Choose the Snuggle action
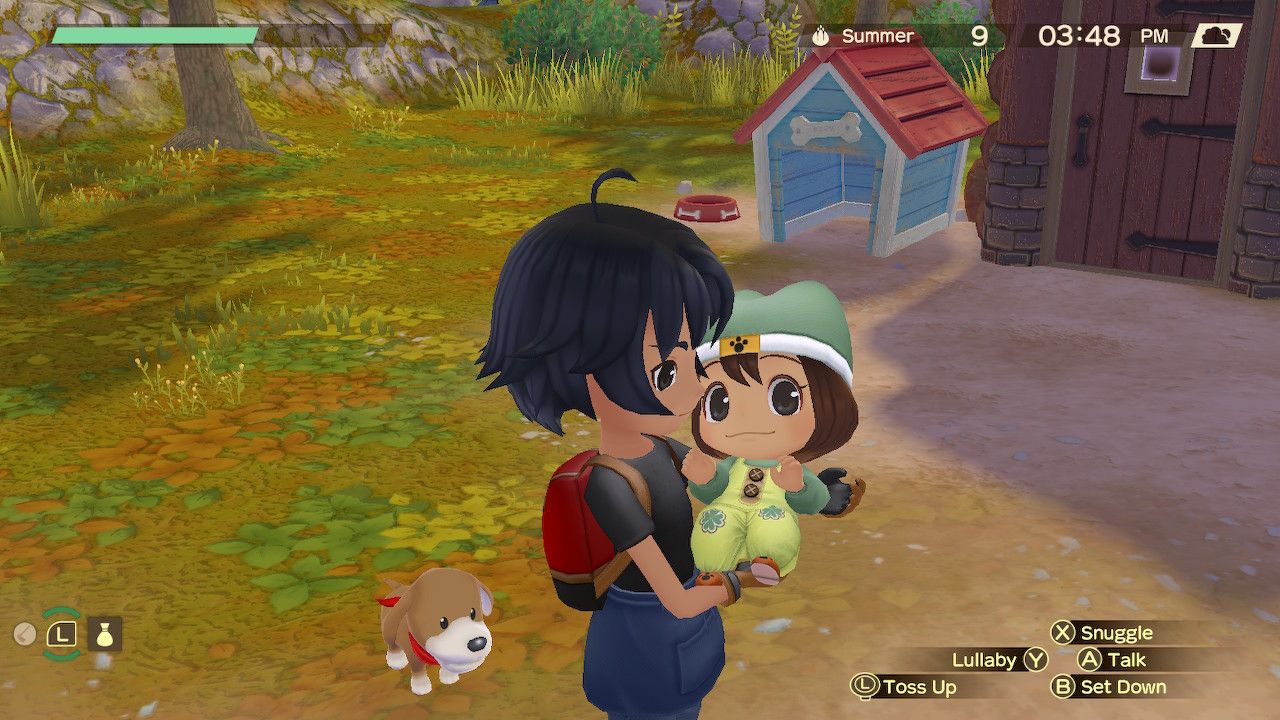Screen dimensions: 1280x720 (1115, 633)
